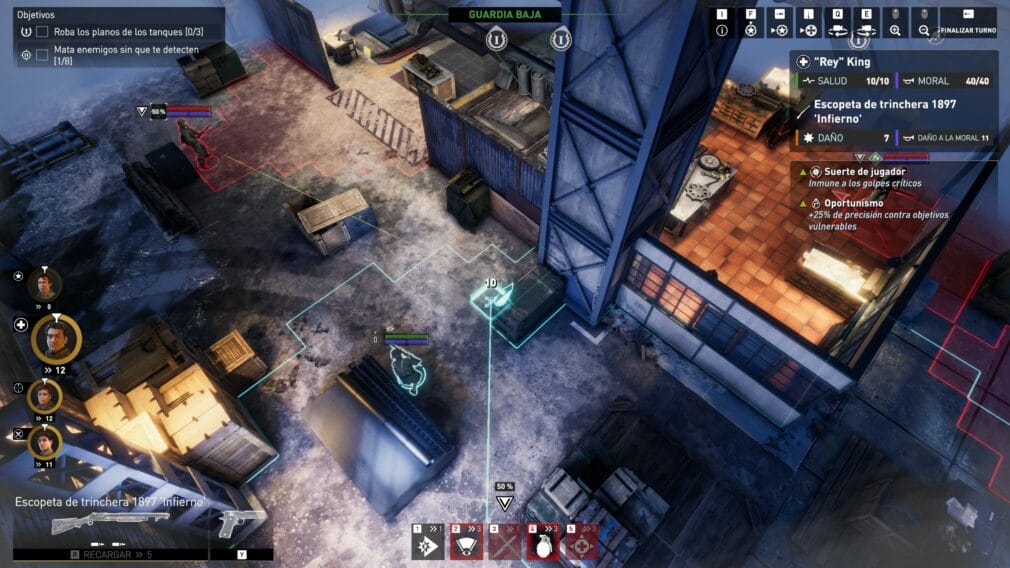Click the Recargar reload button
1010x568 pixels.
[x=110, y=553]
